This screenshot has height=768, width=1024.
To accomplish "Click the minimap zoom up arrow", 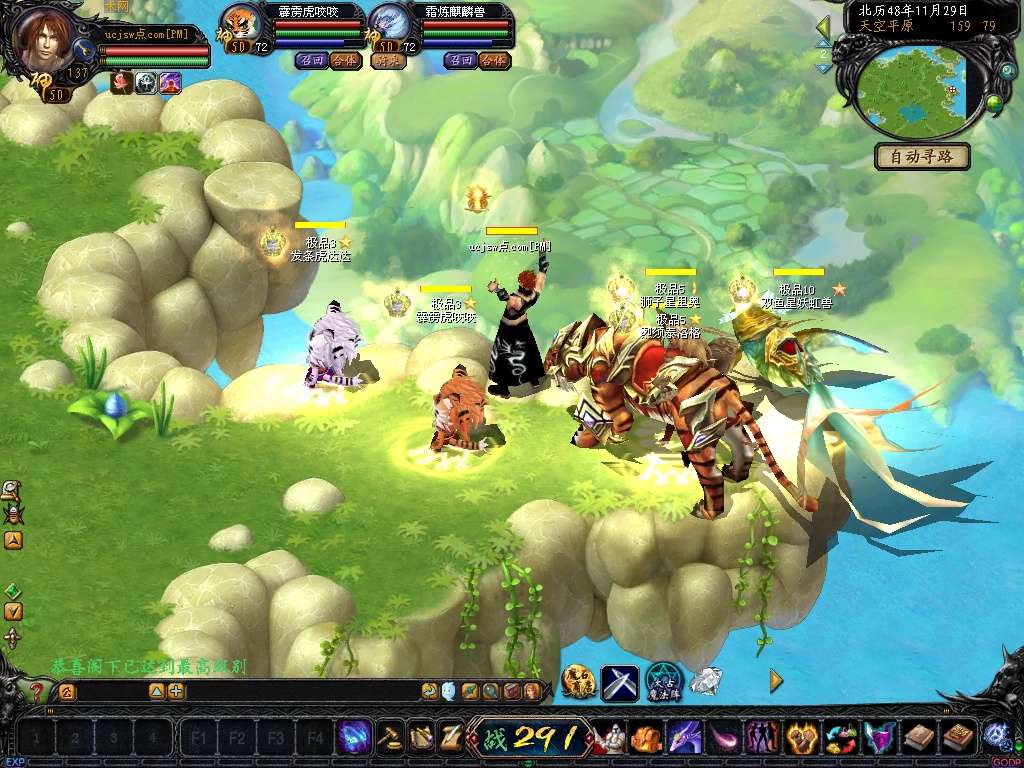I will click(823, 43).
